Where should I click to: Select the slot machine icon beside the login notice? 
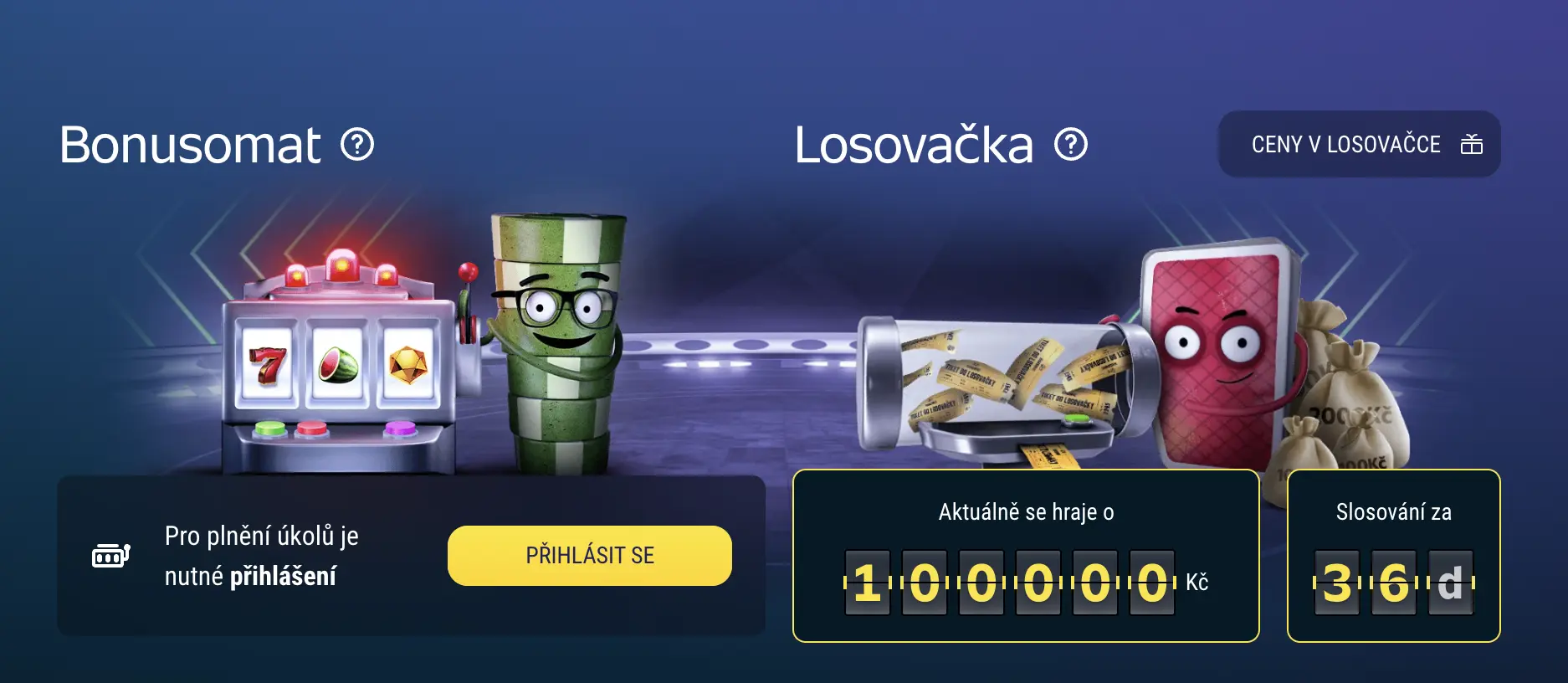(x=109, y=555)
